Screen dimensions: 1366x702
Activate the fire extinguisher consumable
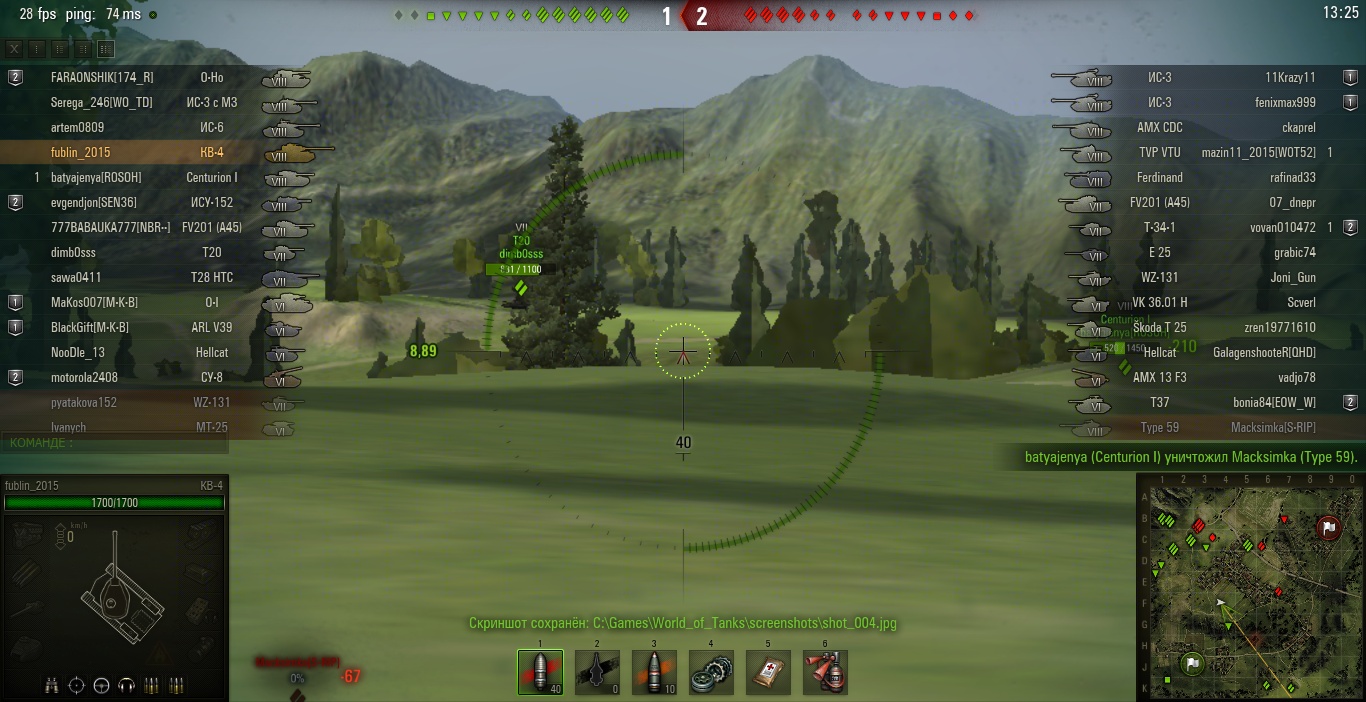click(x=825, y=672)
